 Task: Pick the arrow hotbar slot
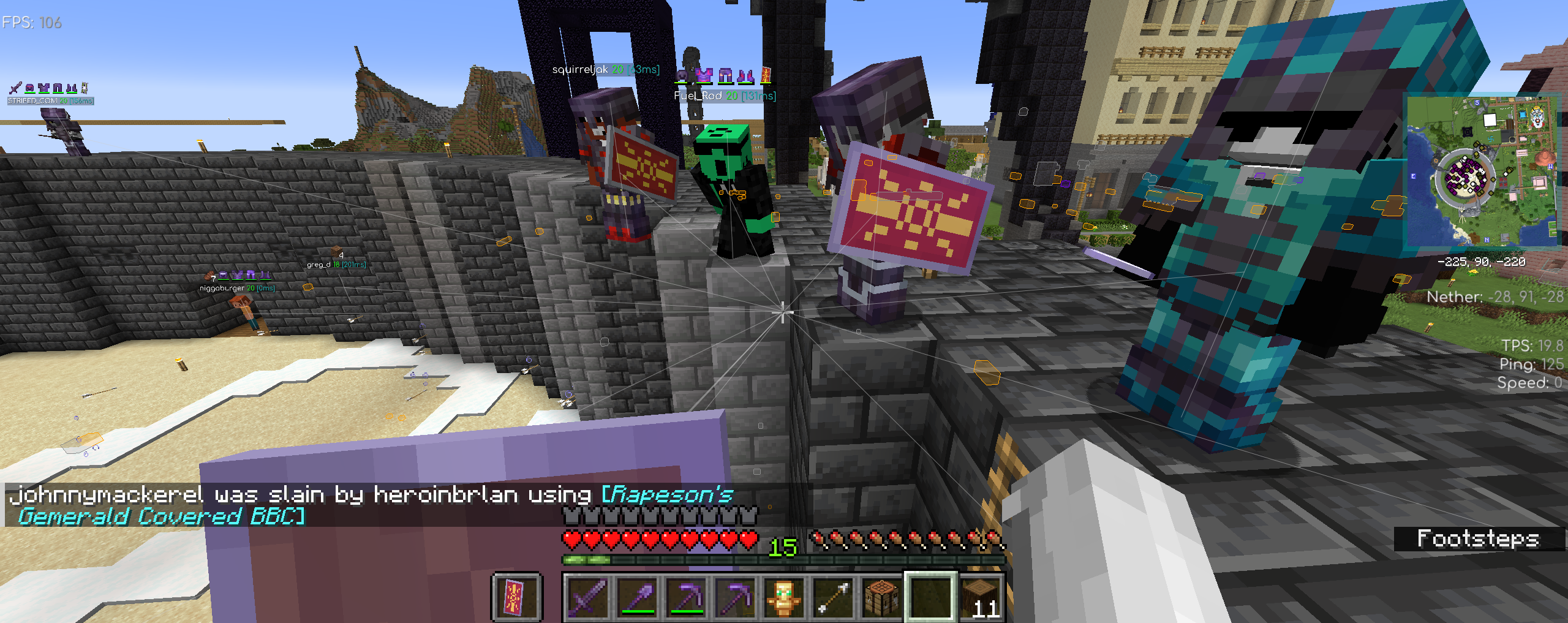coord(832,596)
